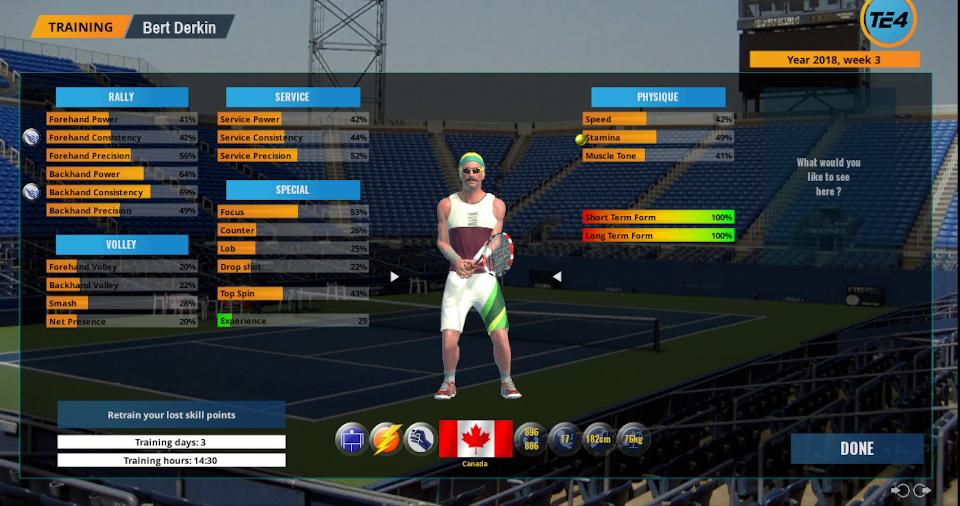Select the Focus skill bar
Viewport: 960px width, 506px height.
click(293, 212)
